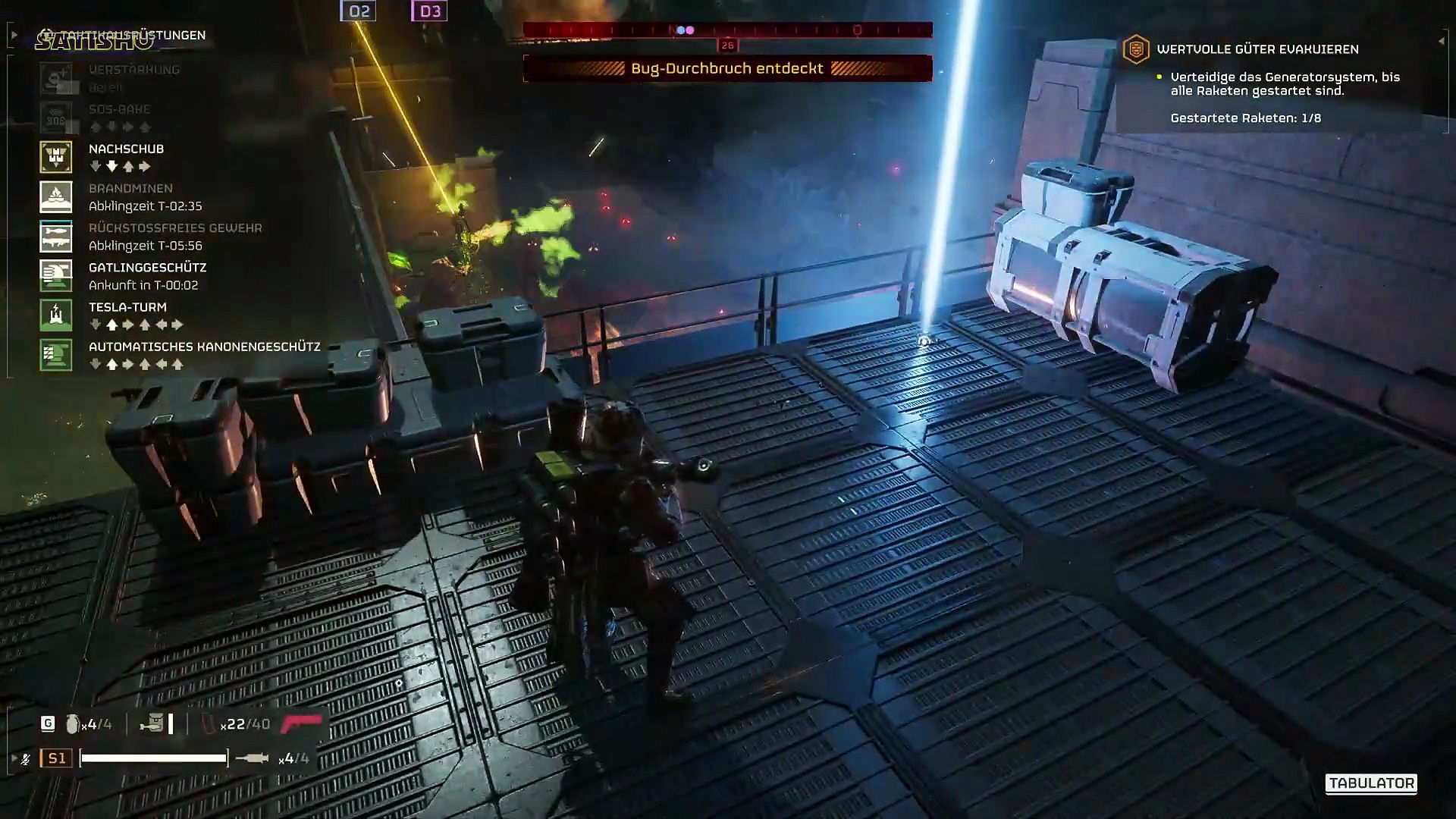Click the stim injector icon

click(253, 758)
